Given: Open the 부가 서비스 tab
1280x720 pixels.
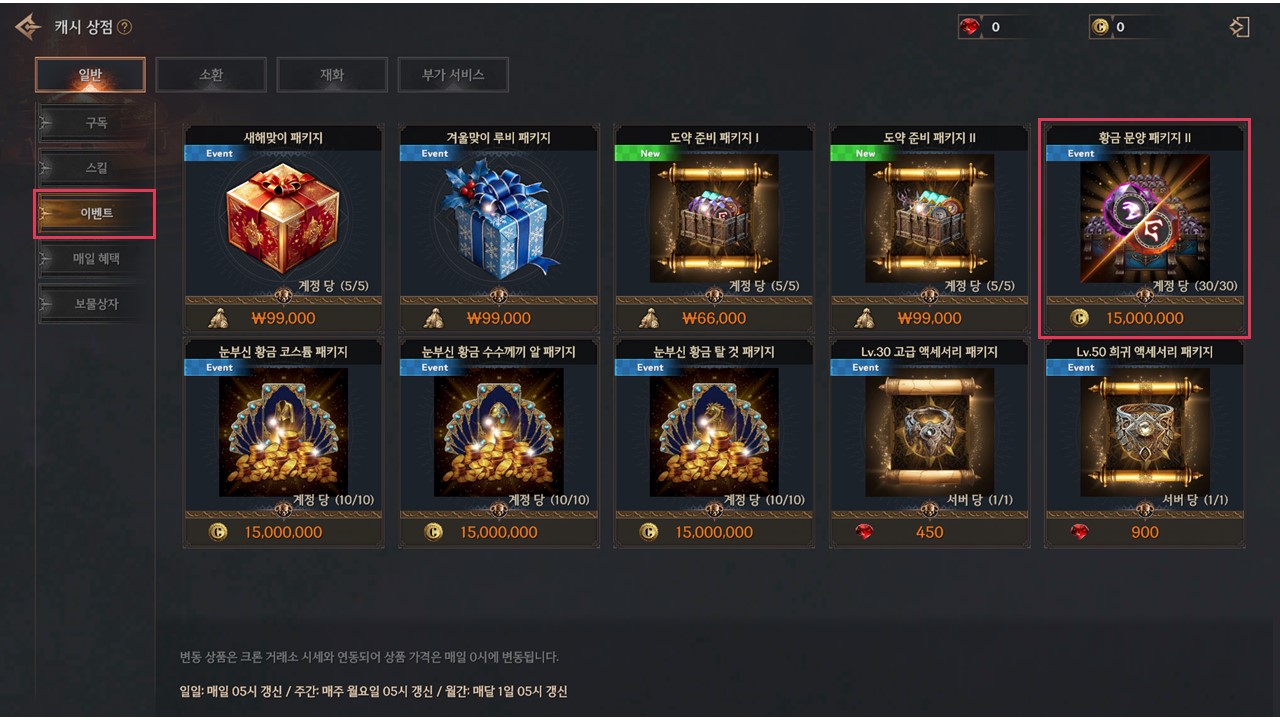Looking at the screenshot, I should point(453,74).
